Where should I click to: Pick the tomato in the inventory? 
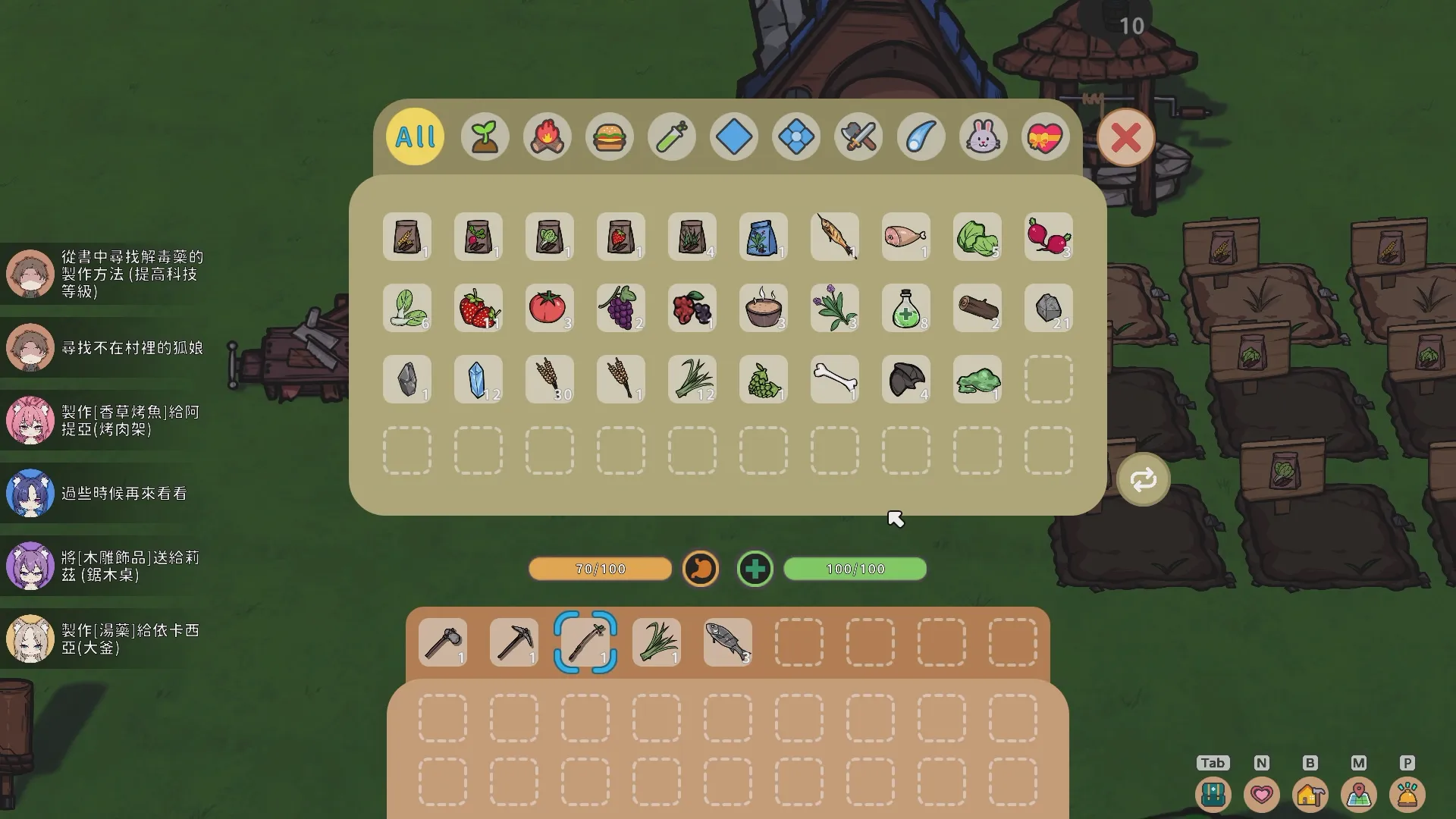550,308
